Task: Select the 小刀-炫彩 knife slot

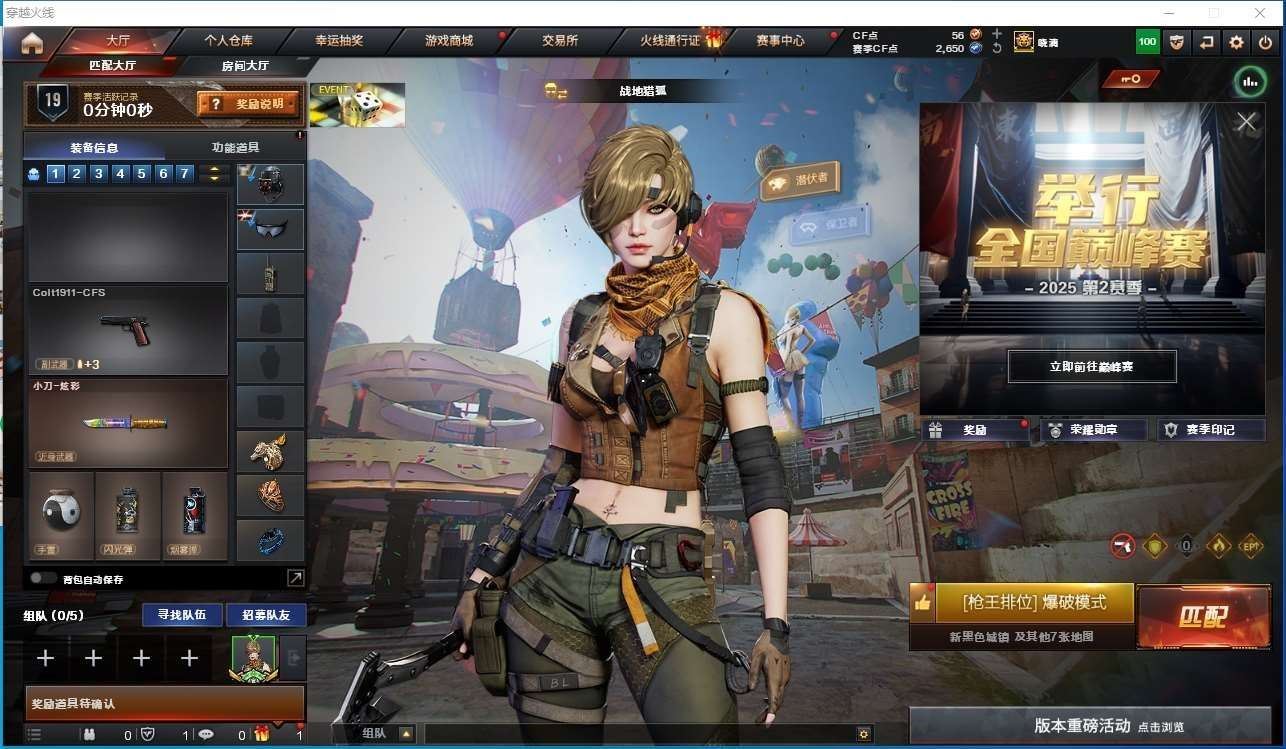Action: tap(127, 423)
